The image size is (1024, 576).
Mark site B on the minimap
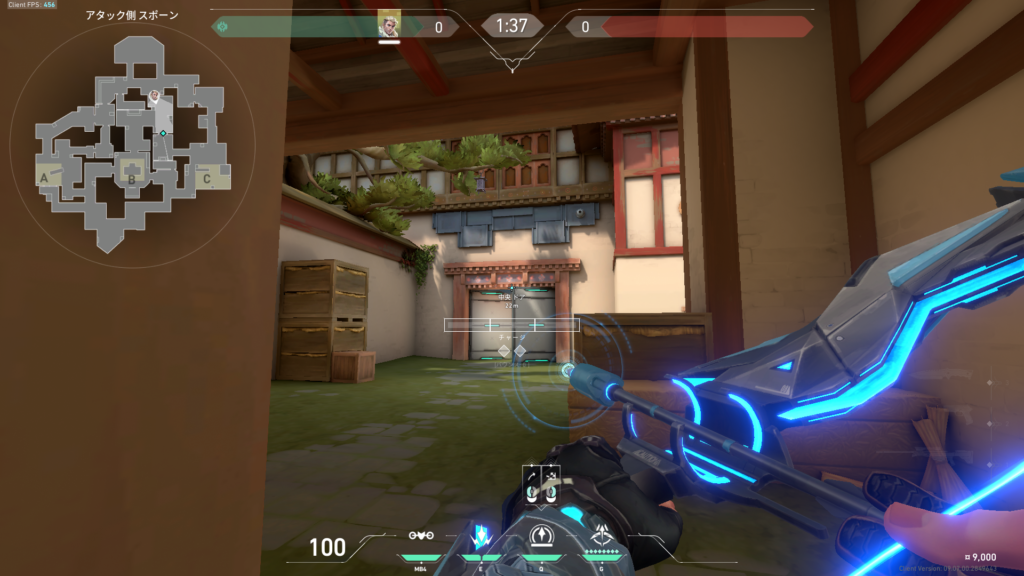[131, 180]
